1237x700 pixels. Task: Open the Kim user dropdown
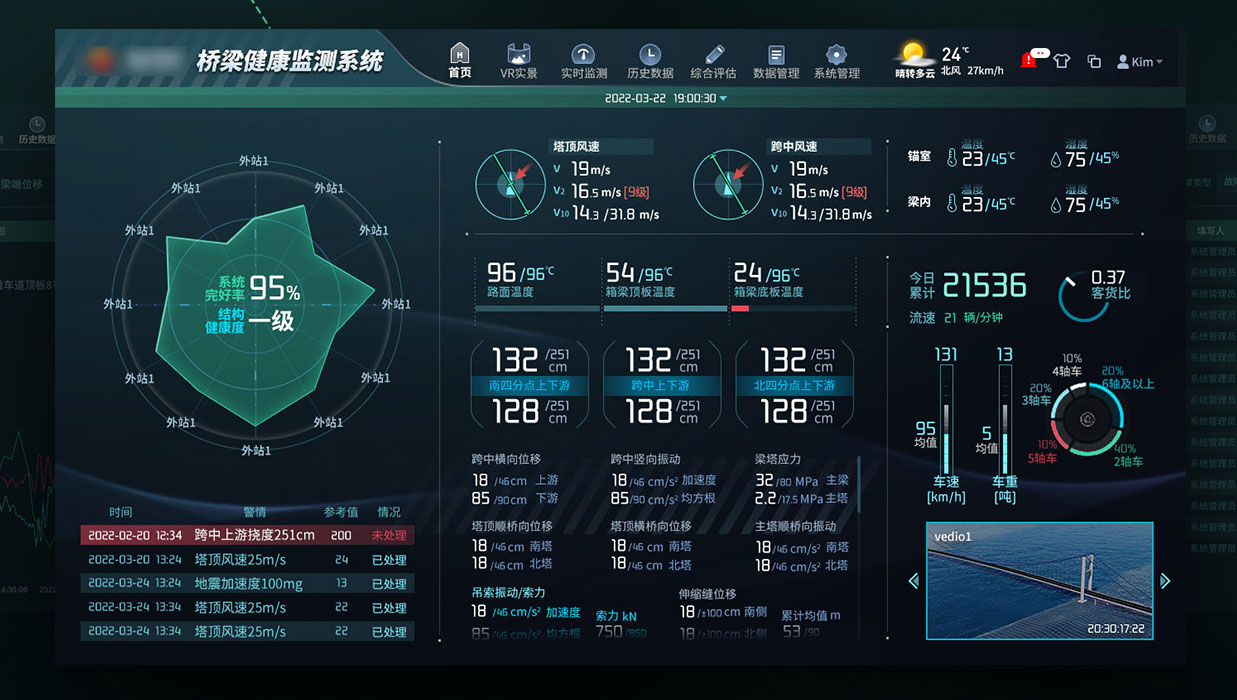tap(1140, 62)
